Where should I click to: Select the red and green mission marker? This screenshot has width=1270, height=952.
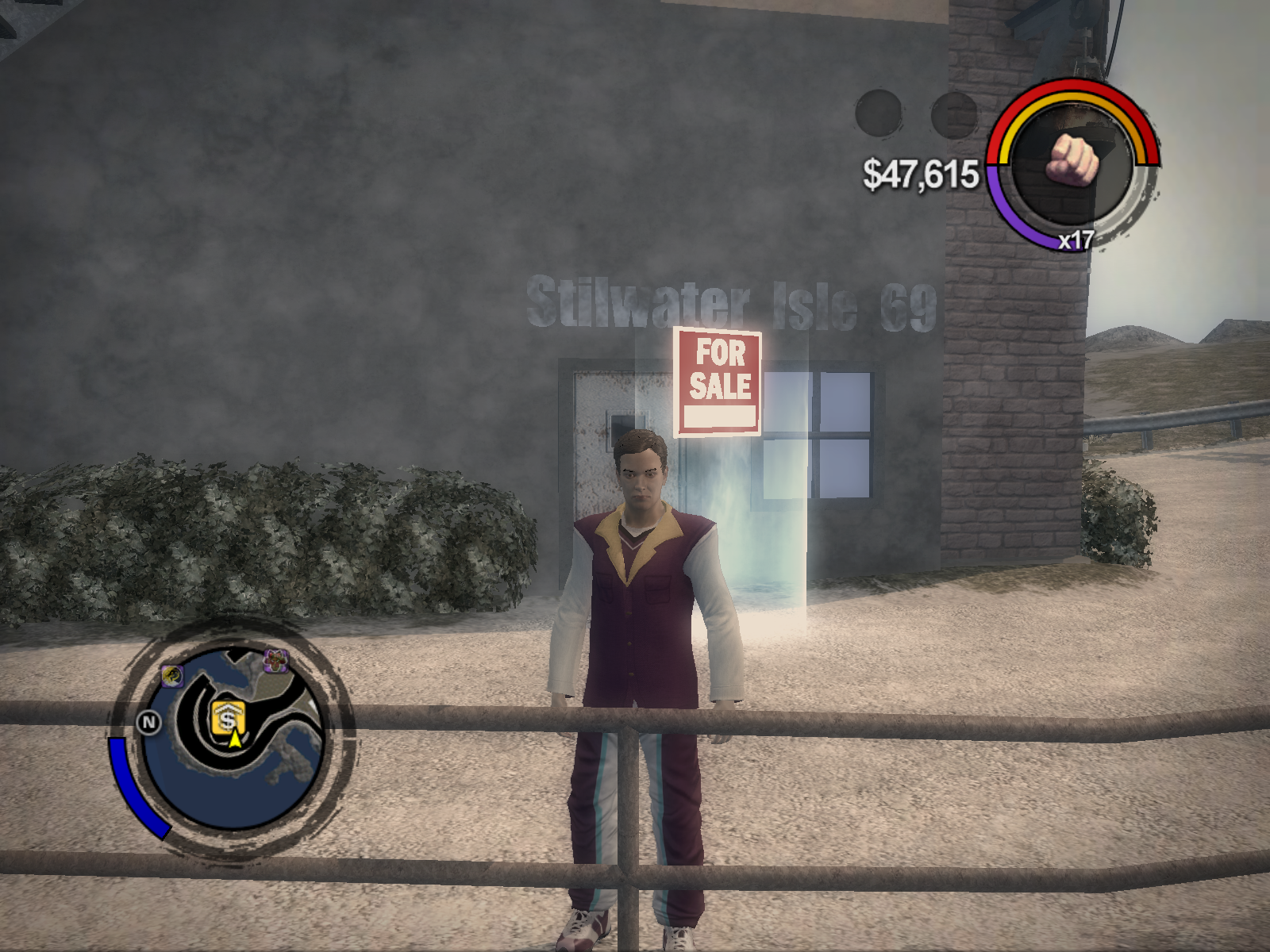[275, 660]
